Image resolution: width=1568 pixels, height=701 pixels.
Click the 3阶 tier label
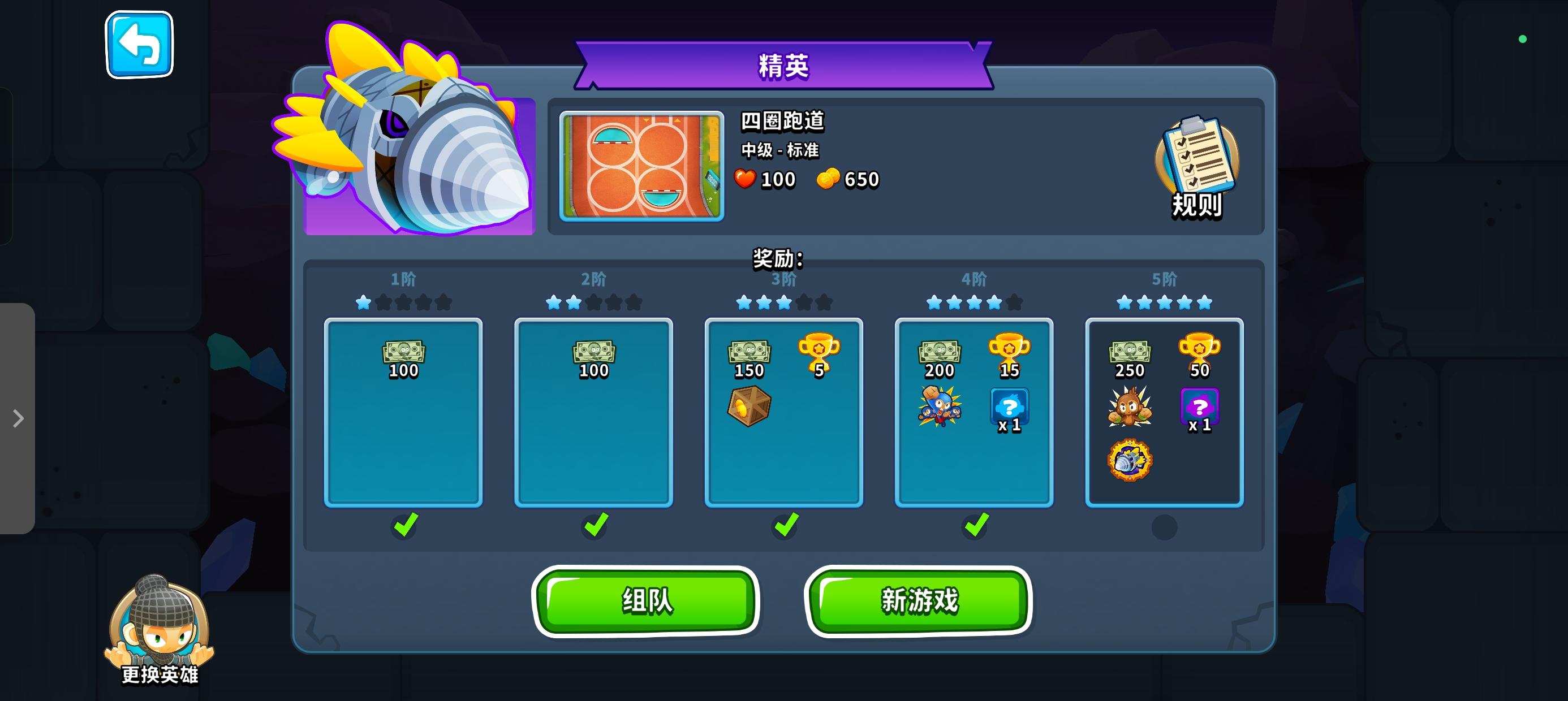pos(784,278)
